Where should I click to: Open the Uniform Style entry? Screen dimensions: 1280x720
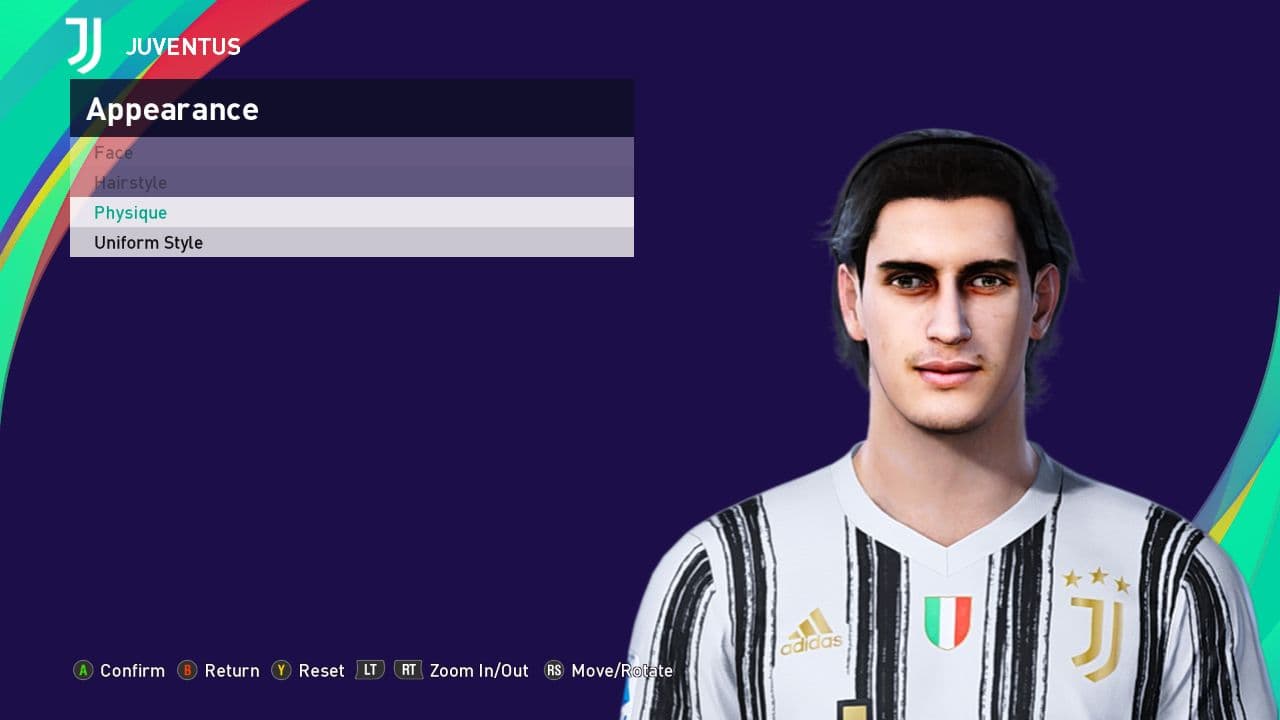pos(149,243)
